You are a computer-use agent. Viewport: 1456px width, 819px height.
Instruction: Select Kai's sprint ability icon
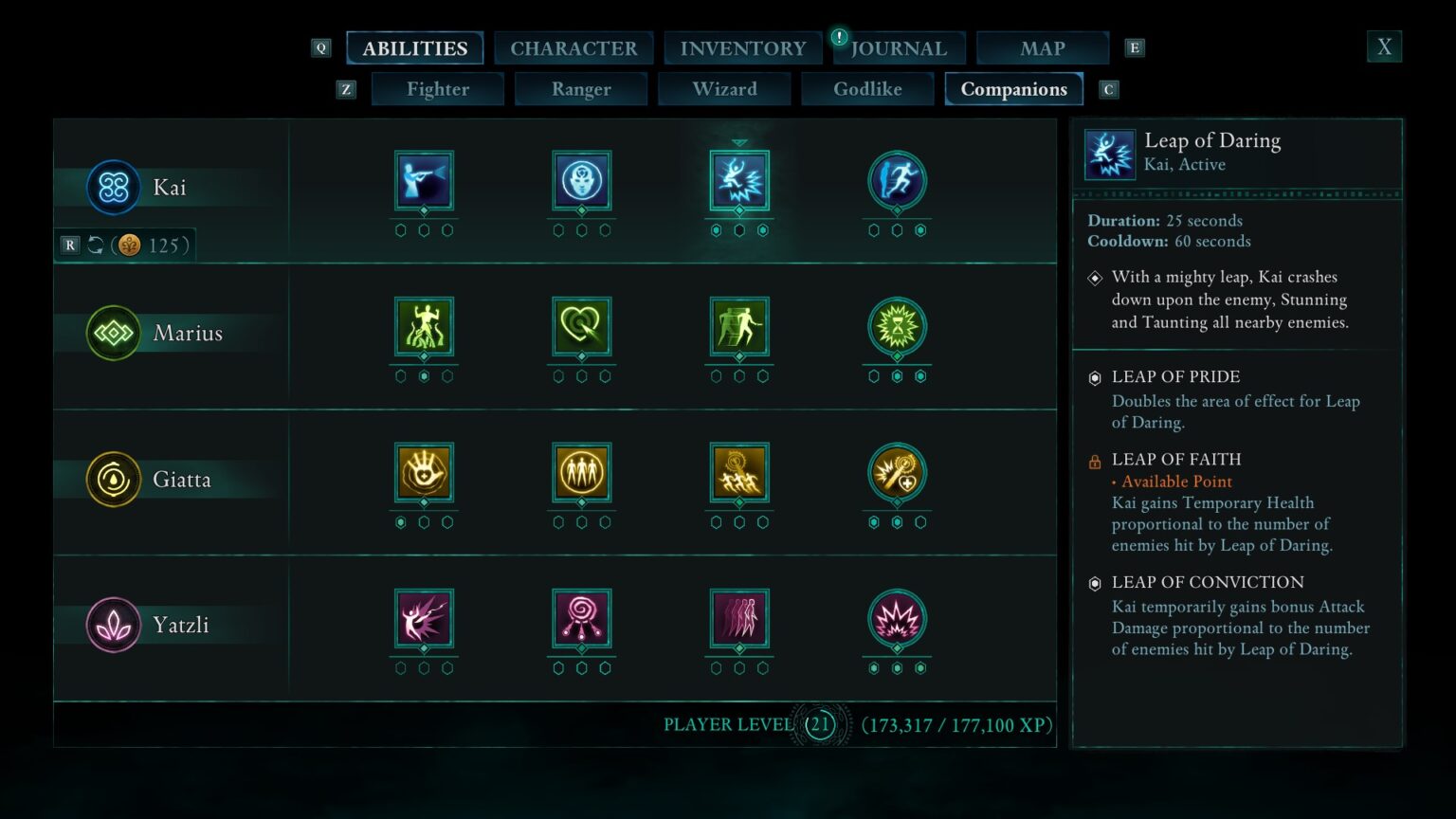pyautogui.click(x=897, y=182)
